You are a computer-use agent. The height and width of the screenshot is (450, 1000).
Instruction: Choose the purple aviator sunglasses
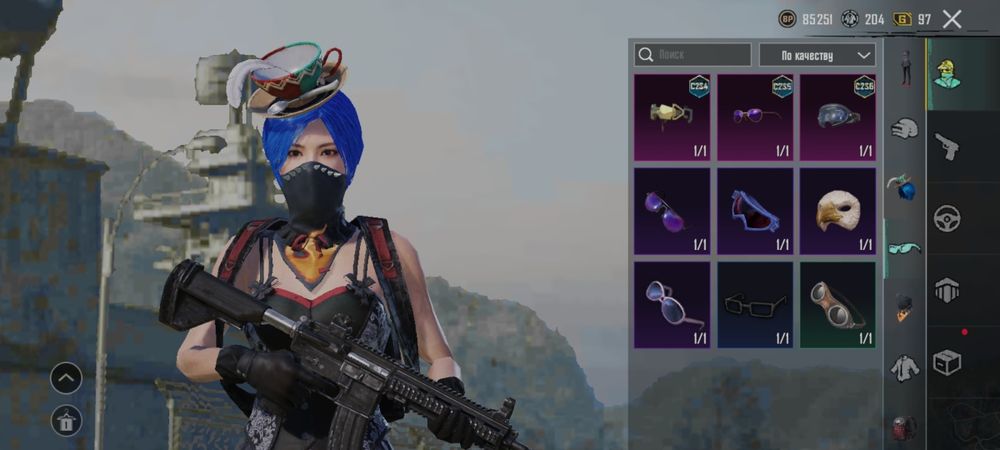(672, 211)
